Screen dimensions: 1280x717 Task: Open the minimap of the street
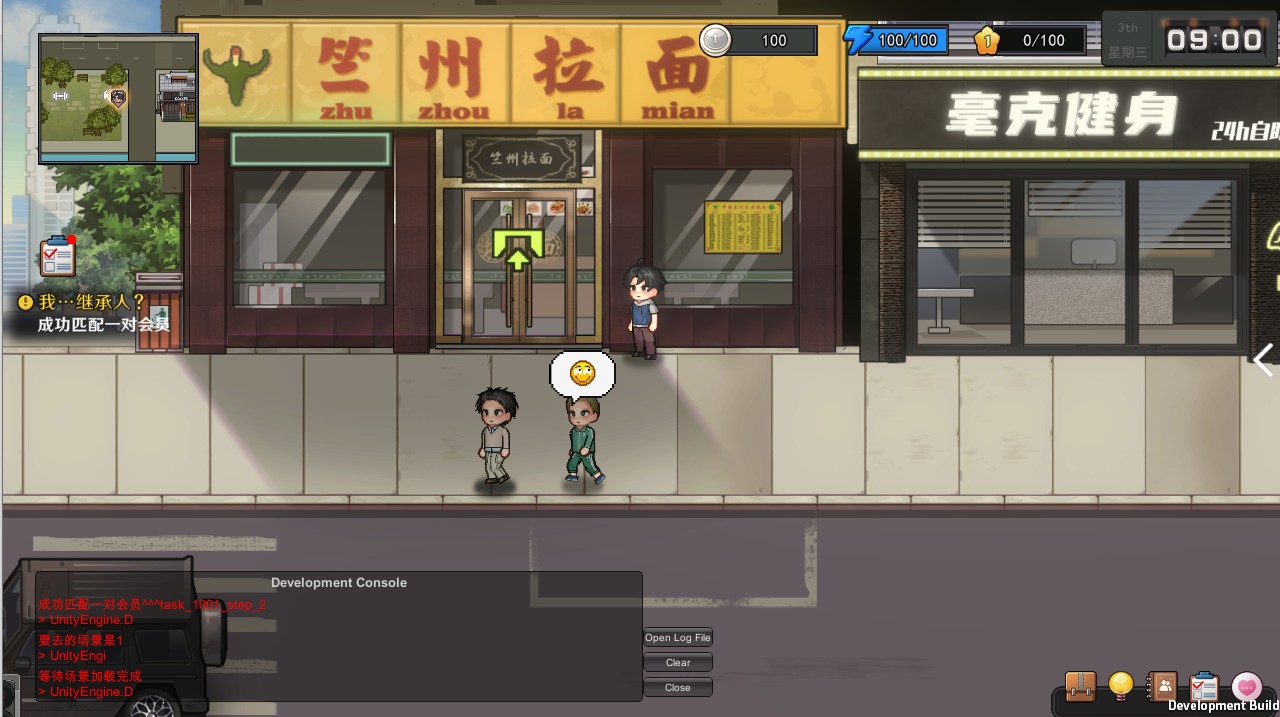click(x=118, y=98)
